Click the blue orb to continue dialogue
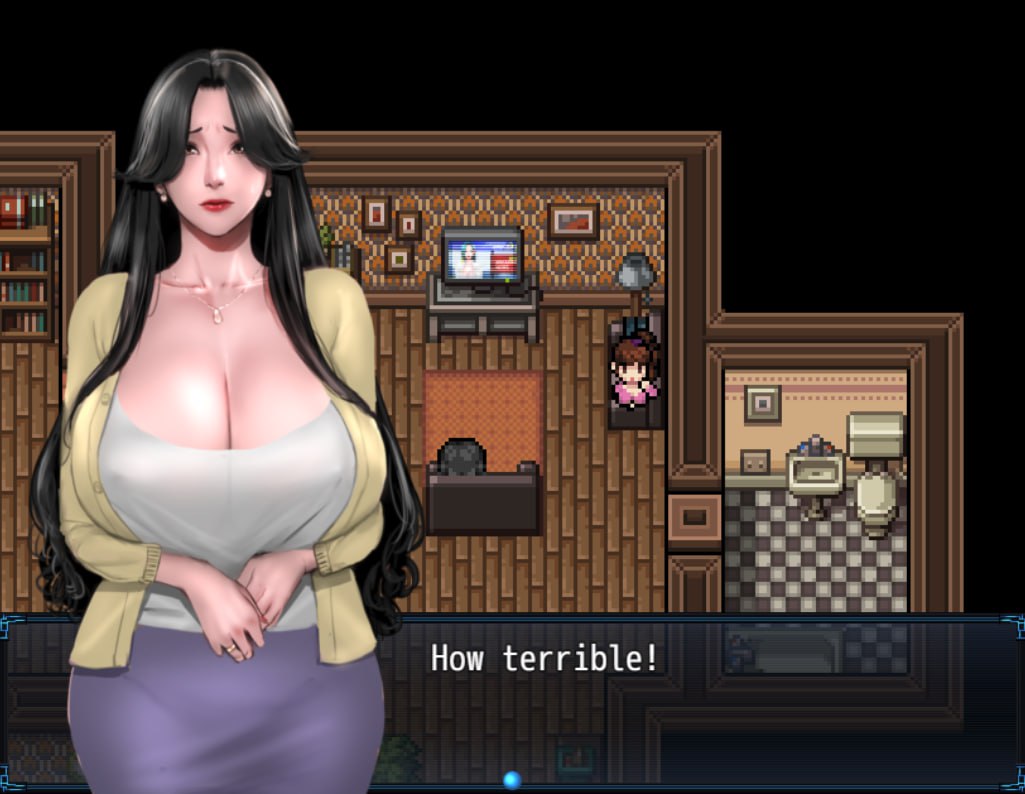This screenshot has width=1025, height=794. [512, 779]
